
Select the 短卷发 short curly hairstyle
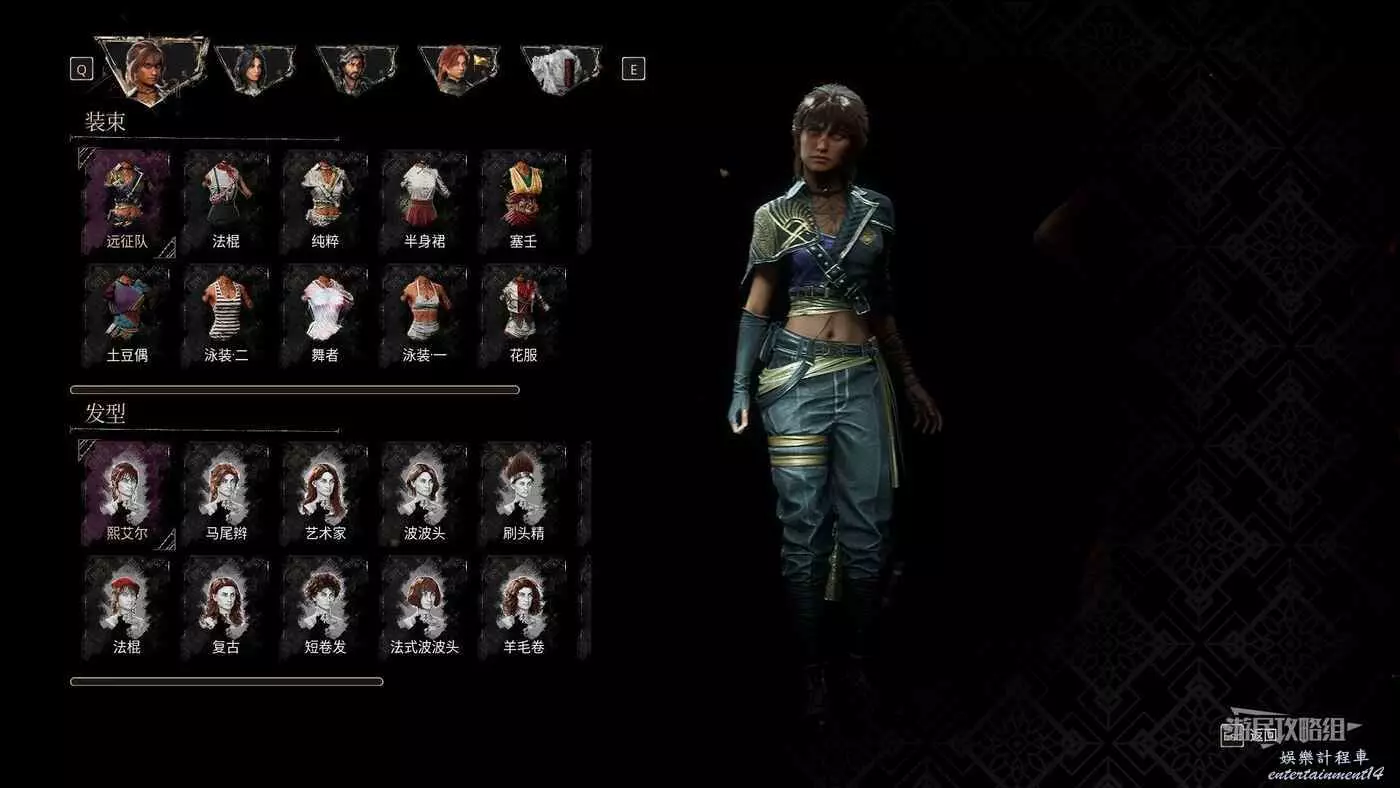[325, 605]
